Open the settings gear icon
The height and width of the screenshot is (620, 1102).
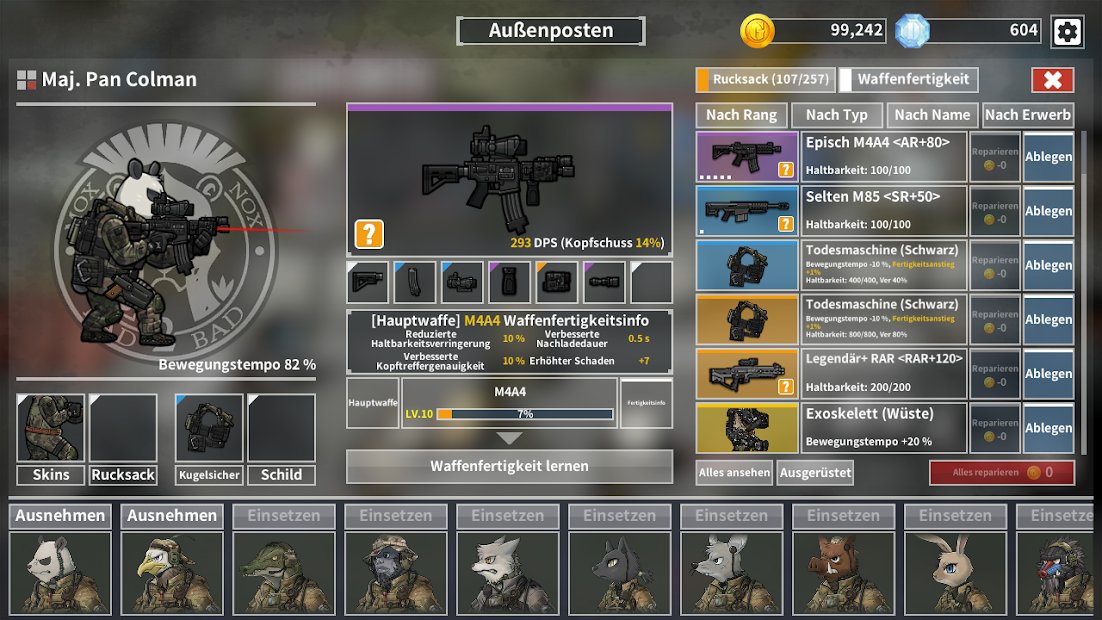click(1067, 31)
